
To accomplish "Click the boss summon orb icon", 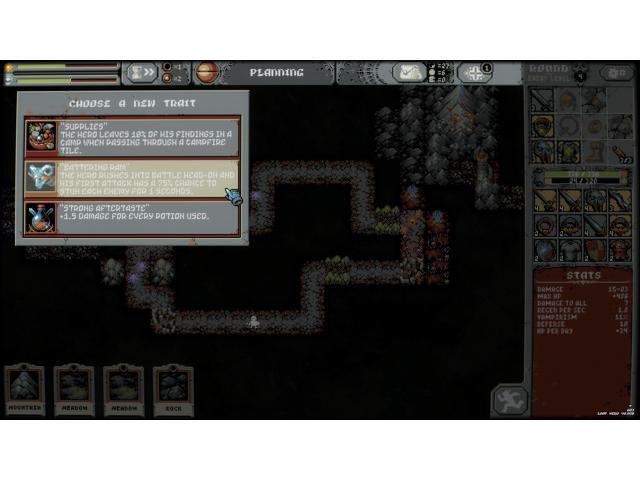I will coord(207,73).
